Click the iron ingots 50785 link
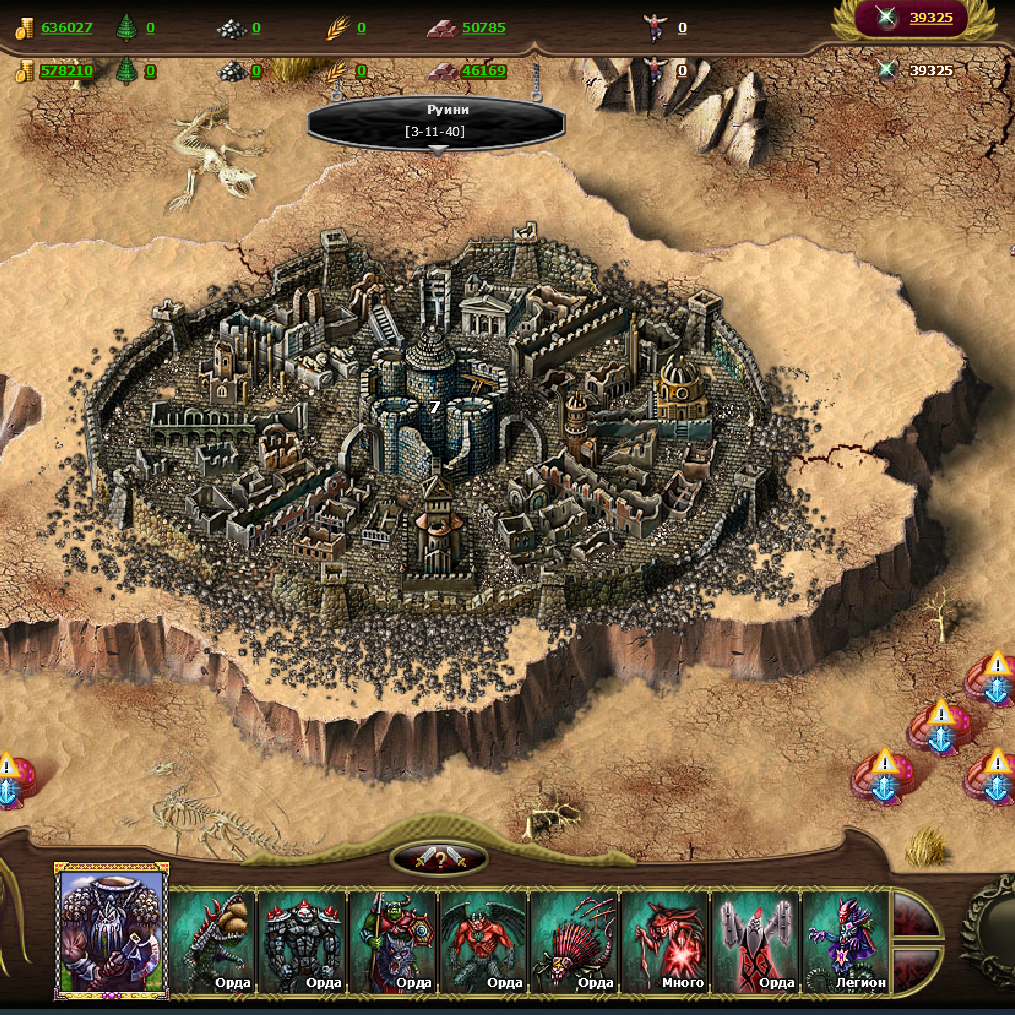 484,28
